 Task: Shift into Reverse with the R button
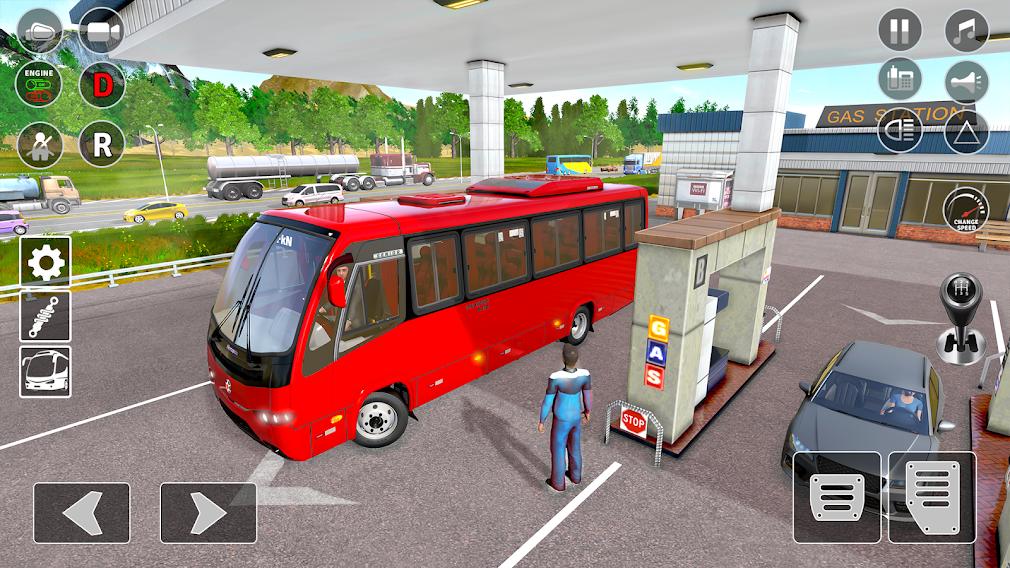tap(102, 144)
